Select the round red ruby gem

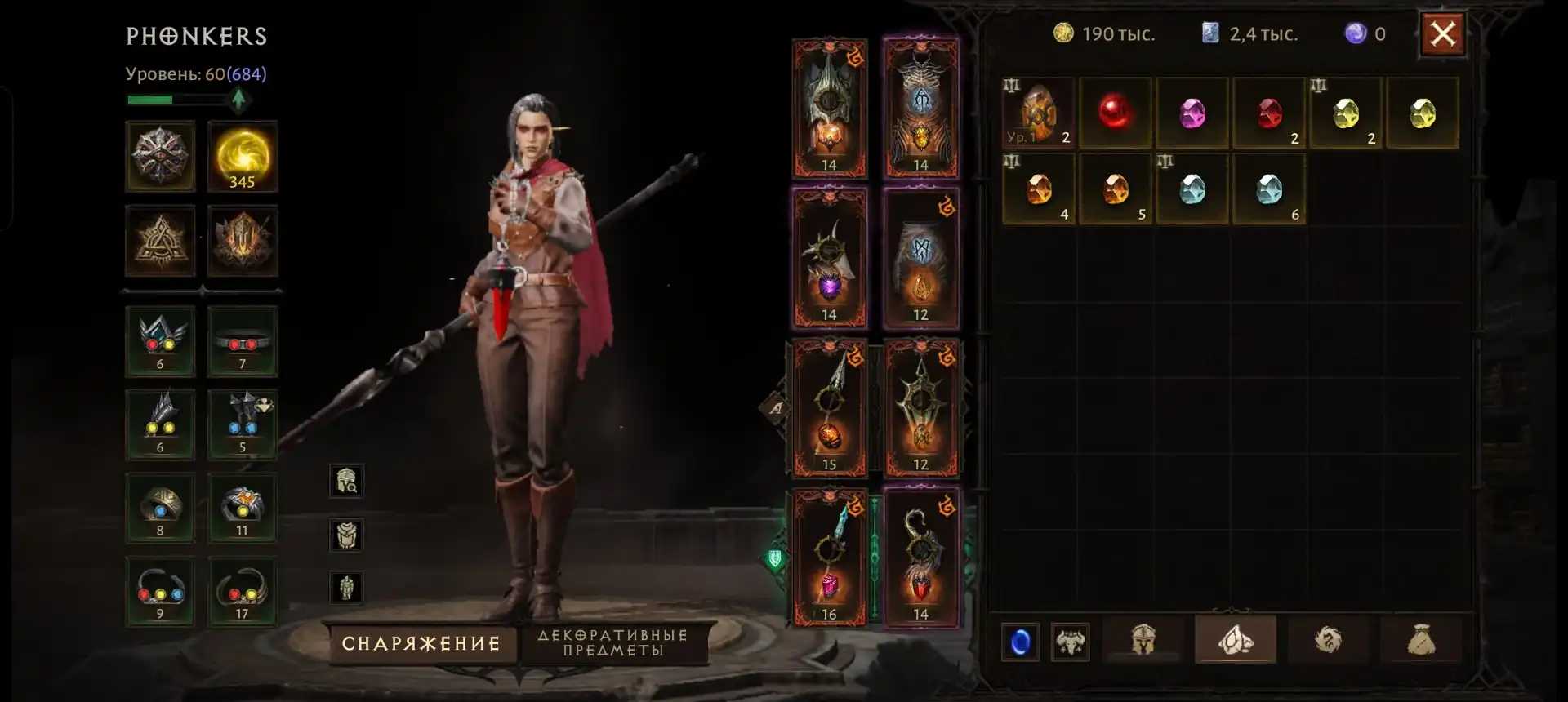coord(1114,113)
